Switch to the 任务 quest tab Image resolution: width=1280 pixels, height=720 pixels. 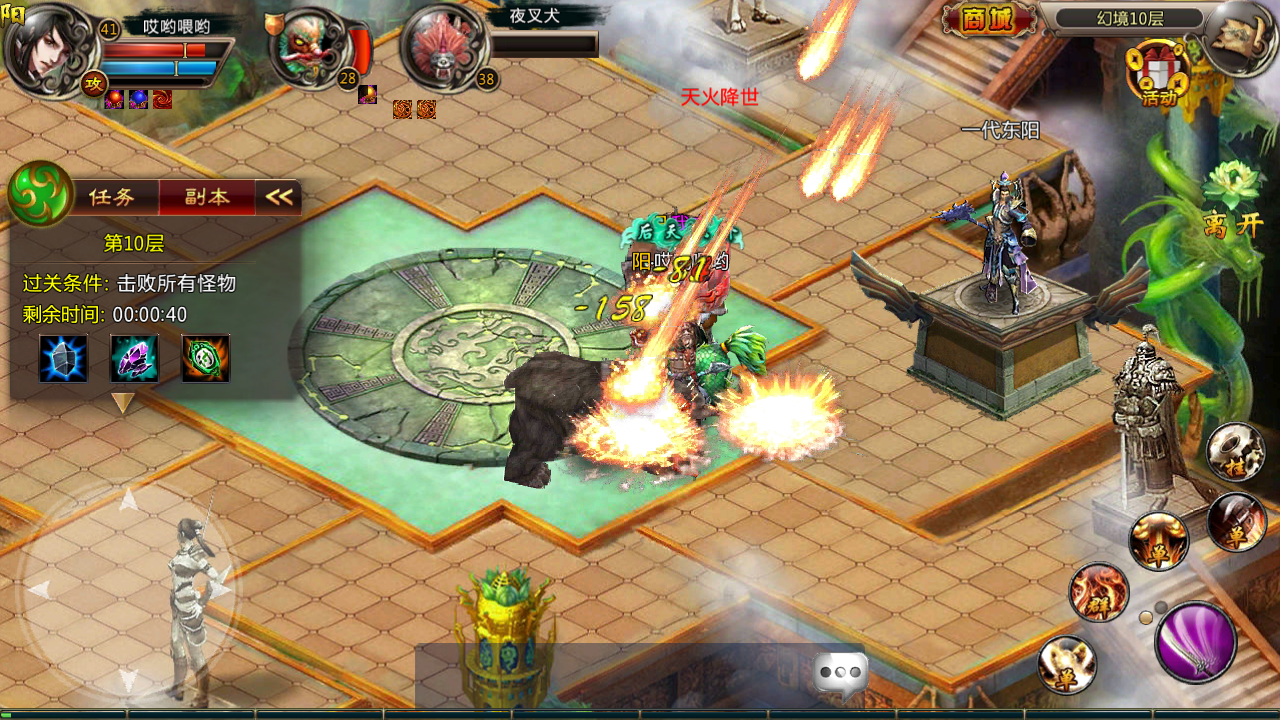112,197
